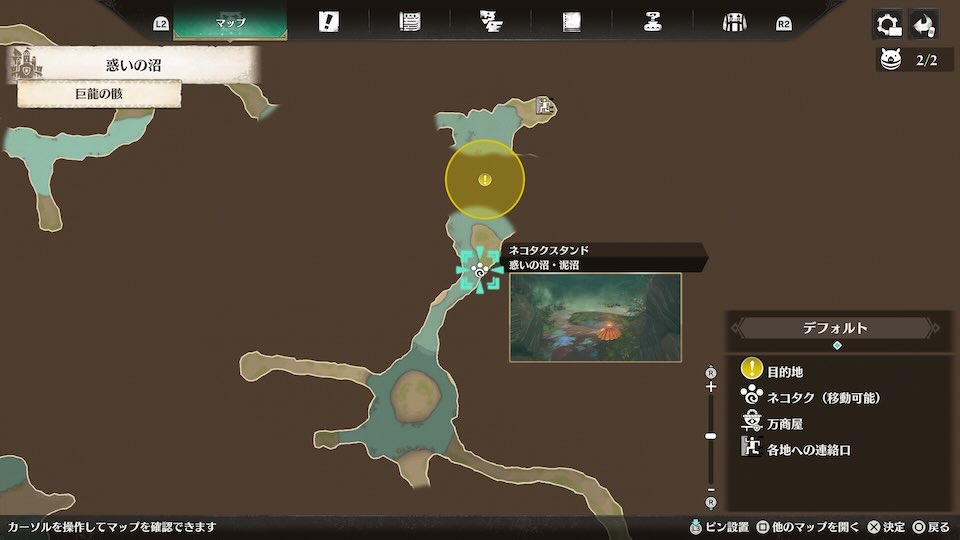Switch to the open book tab
This screenshot has width=960, height=540.
point(571,22)
